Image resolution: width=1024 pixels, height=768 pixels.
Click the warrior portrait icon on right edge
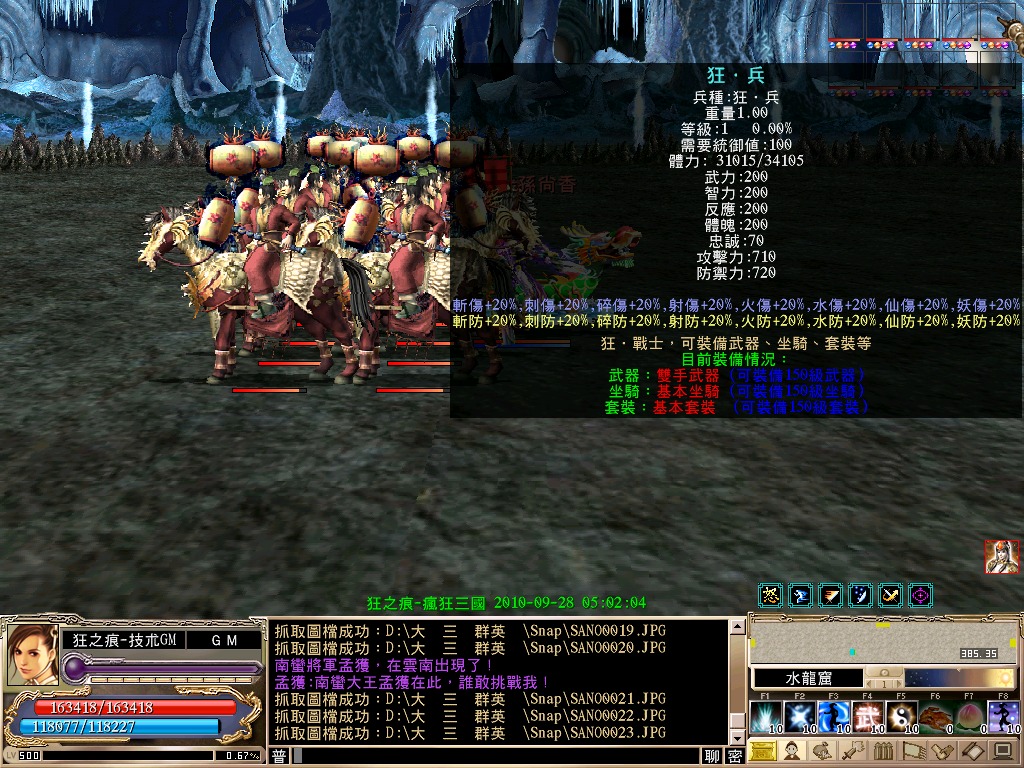tap(1001, 557)
